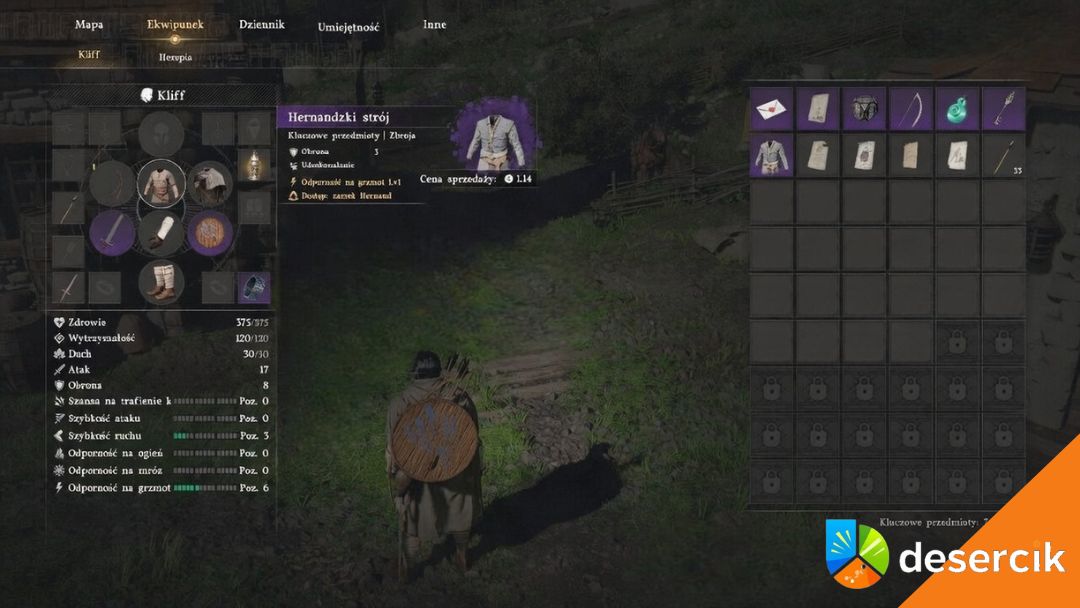
Task: Pick the green potion flask
Action: click(957, 108)
